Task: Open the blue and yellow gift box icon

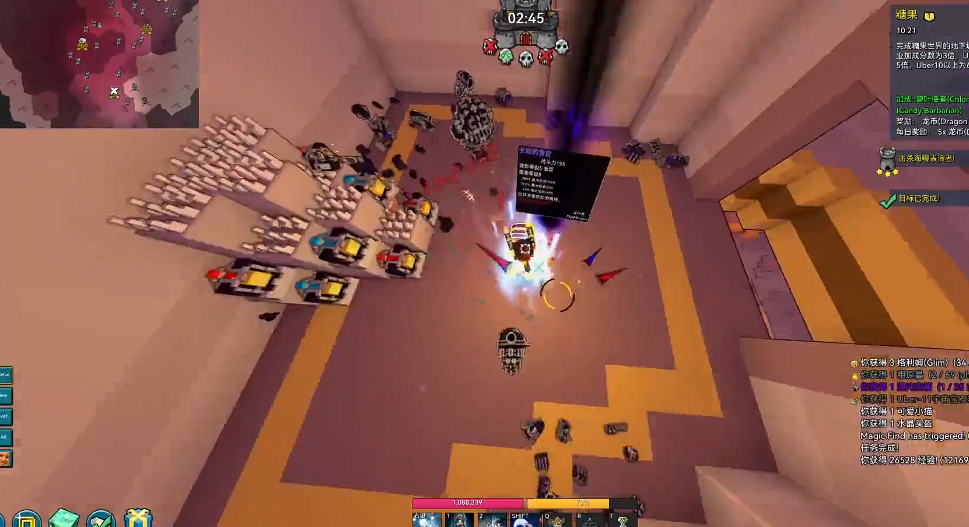Action: 138,519
